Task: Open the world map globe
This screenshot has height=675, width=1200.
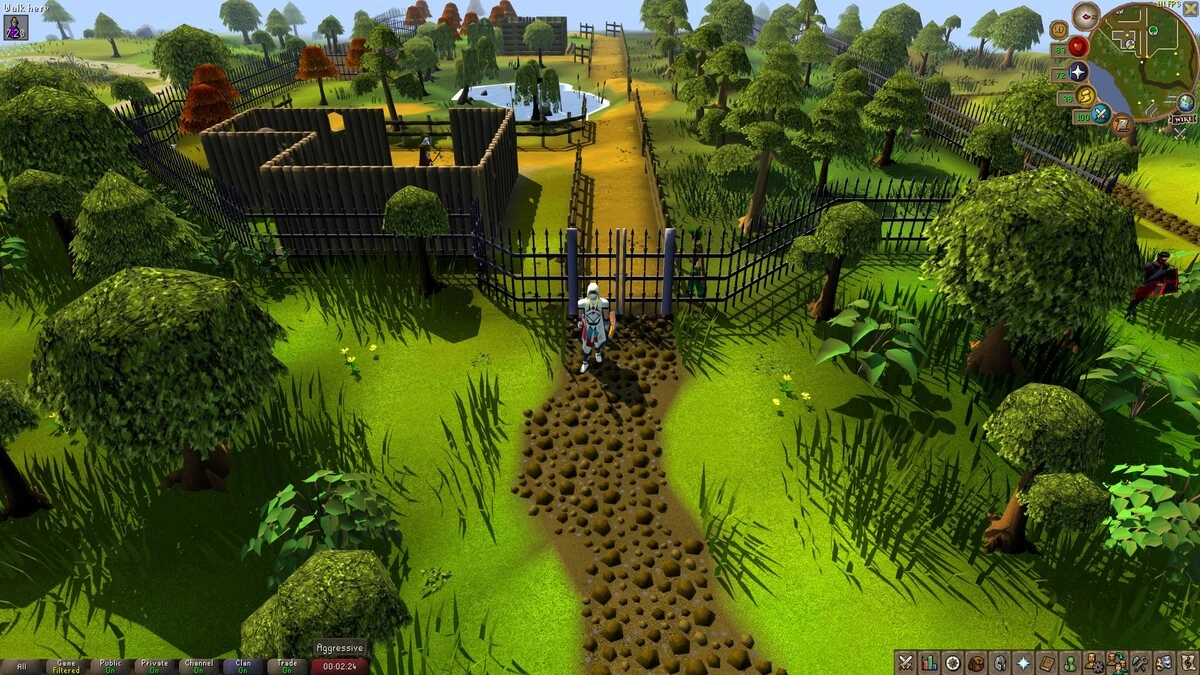Action: (x=1185, y=102)
